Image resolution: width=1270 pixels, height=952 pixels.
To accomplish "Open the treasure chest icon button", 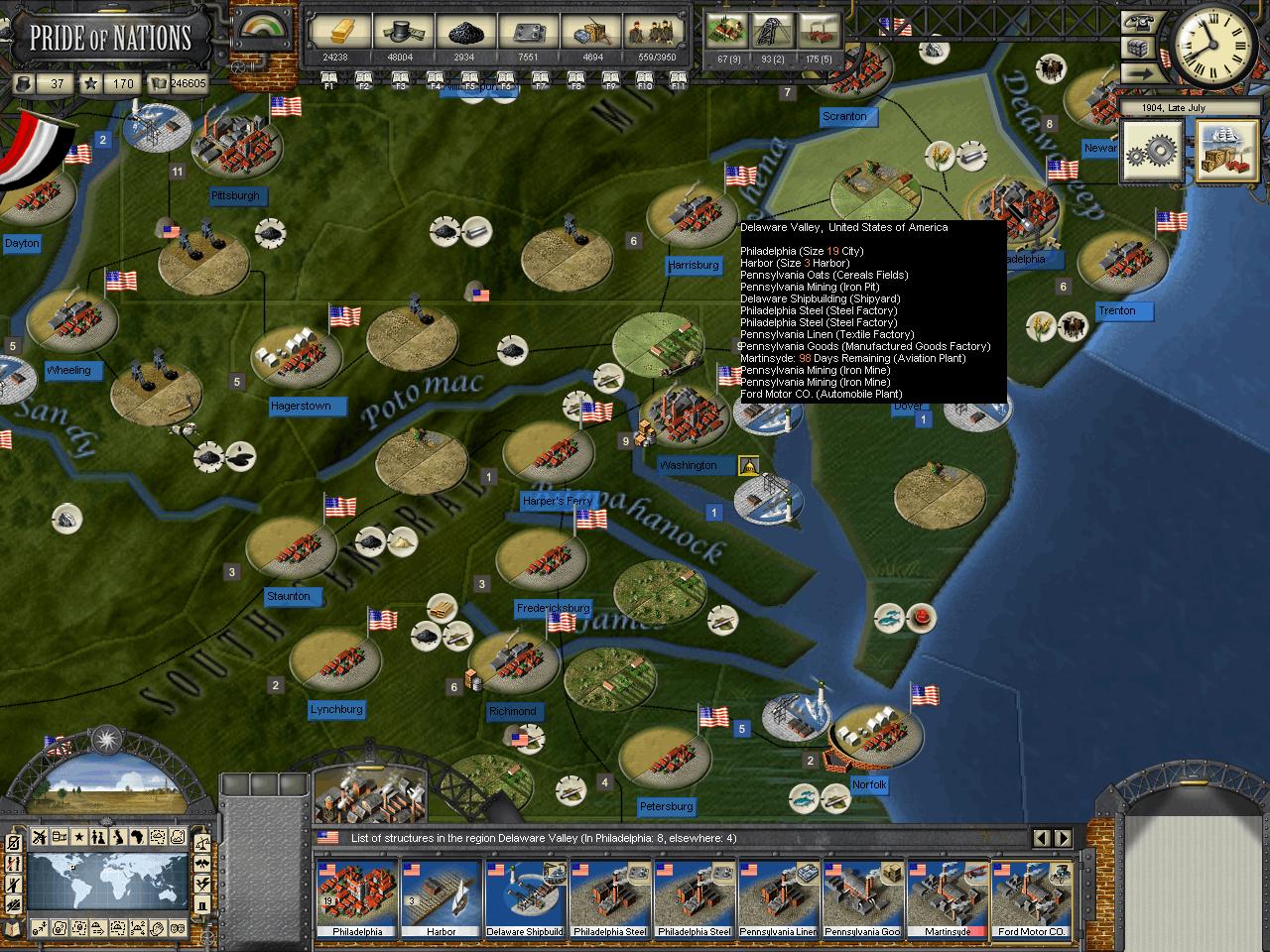I will click(1138, 49).
